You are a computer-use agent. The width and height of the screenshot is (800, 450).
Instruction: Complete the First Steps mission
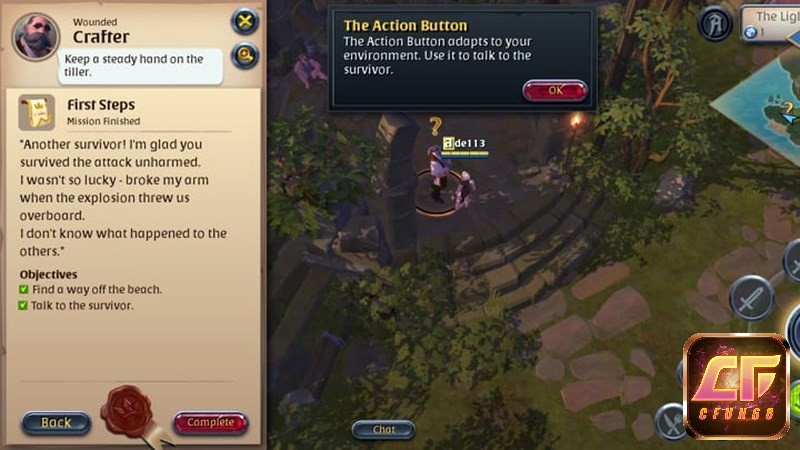(211, 422)
